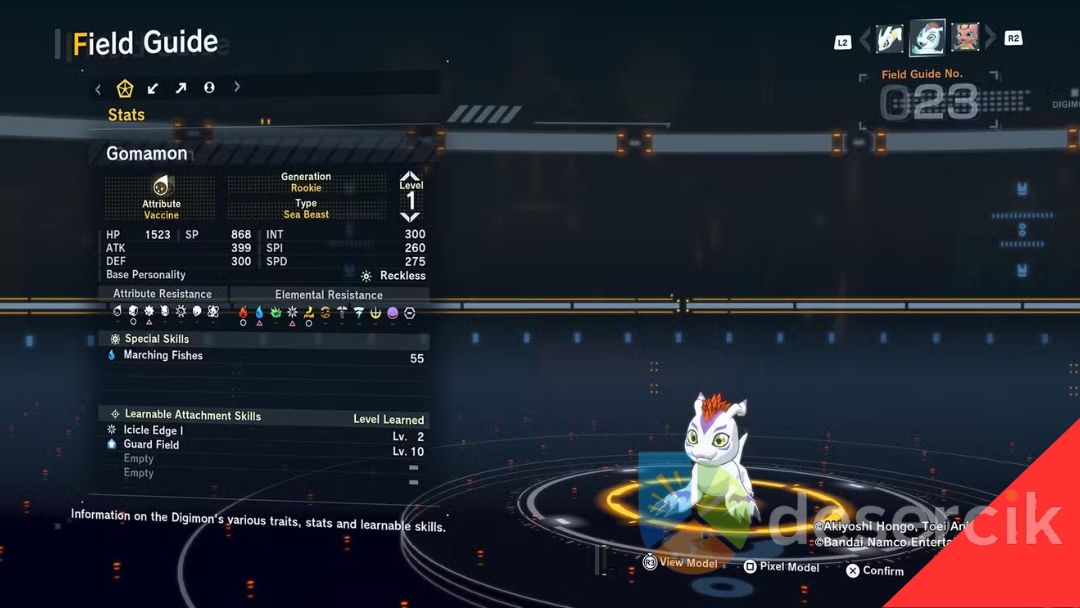1080x608 pixels.
Task: Select the Marching Fishes special skill
Action: 163,356
